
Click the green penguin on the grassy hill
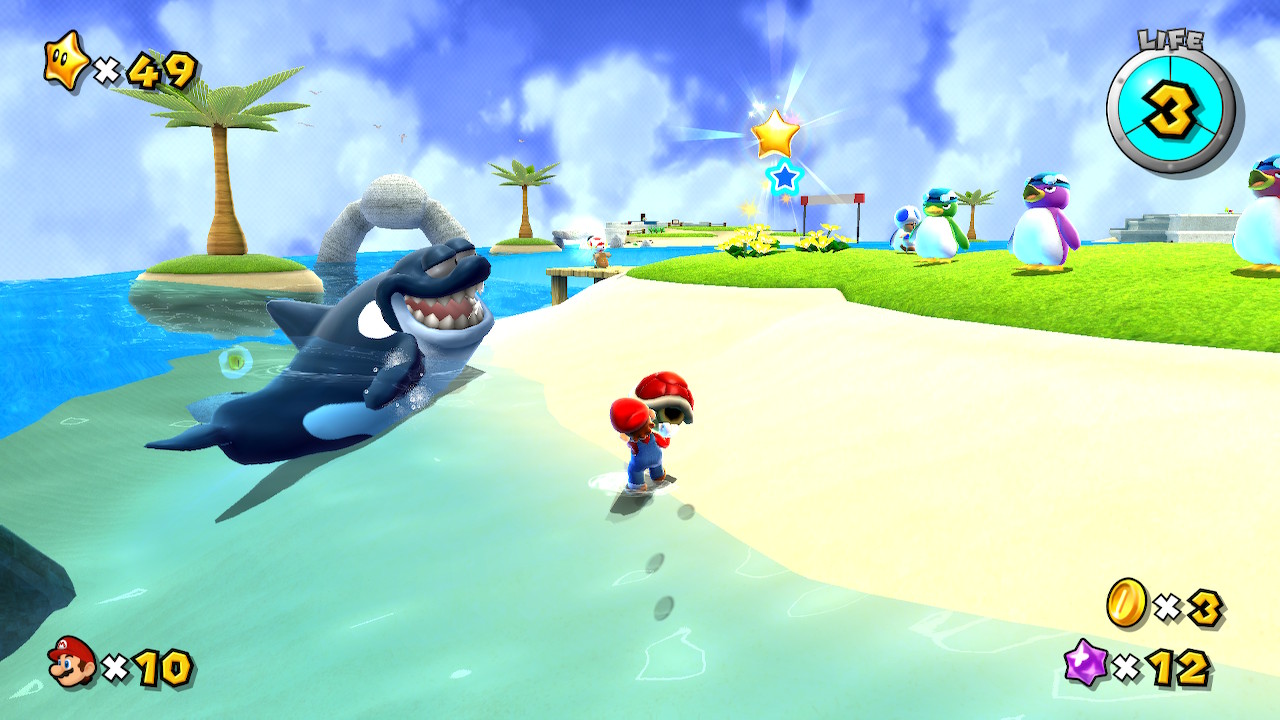pyautogui.click(x=938, y=225)
